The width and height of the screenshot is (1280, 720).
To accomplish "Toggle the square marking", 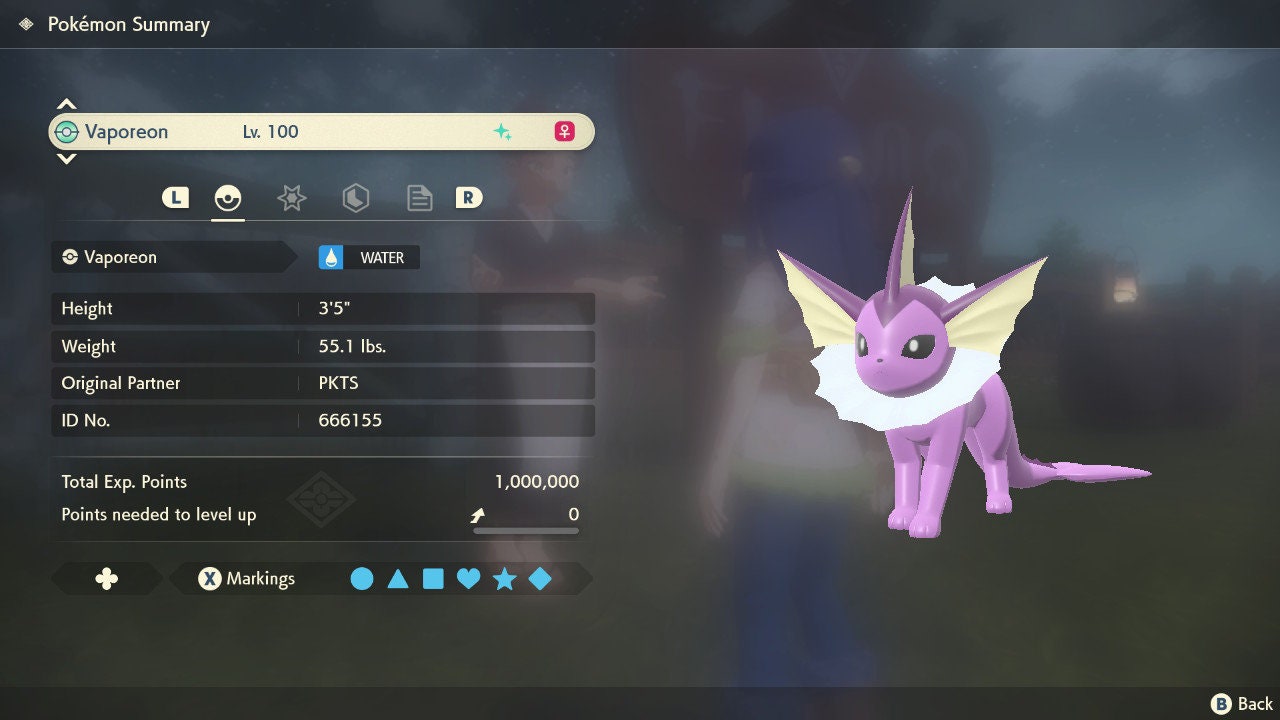I will click(433, 579).
